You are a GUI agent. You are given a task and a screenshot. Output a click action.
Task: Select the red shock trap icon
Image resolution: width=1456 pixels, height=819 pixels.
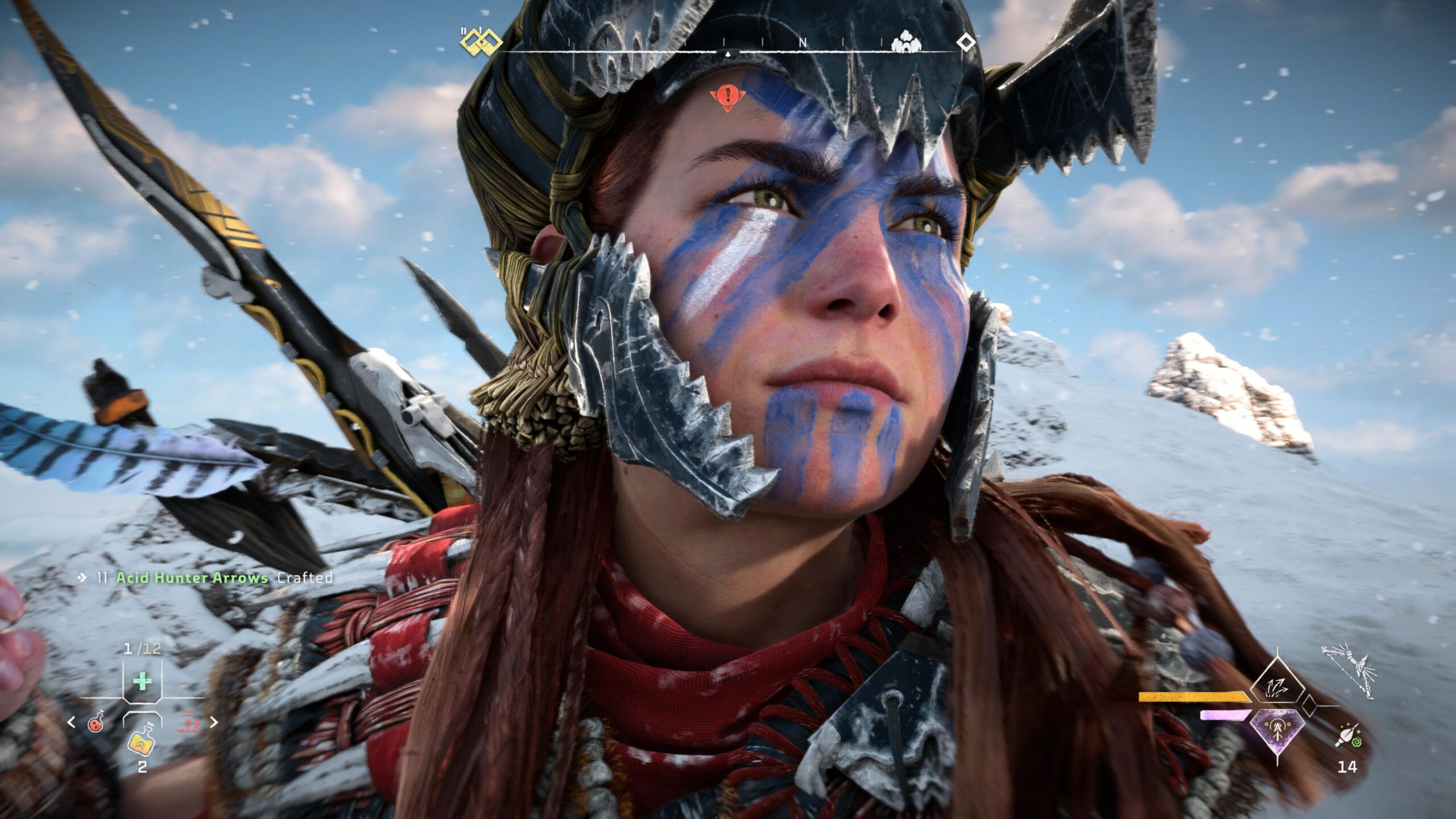click(190, 721)
